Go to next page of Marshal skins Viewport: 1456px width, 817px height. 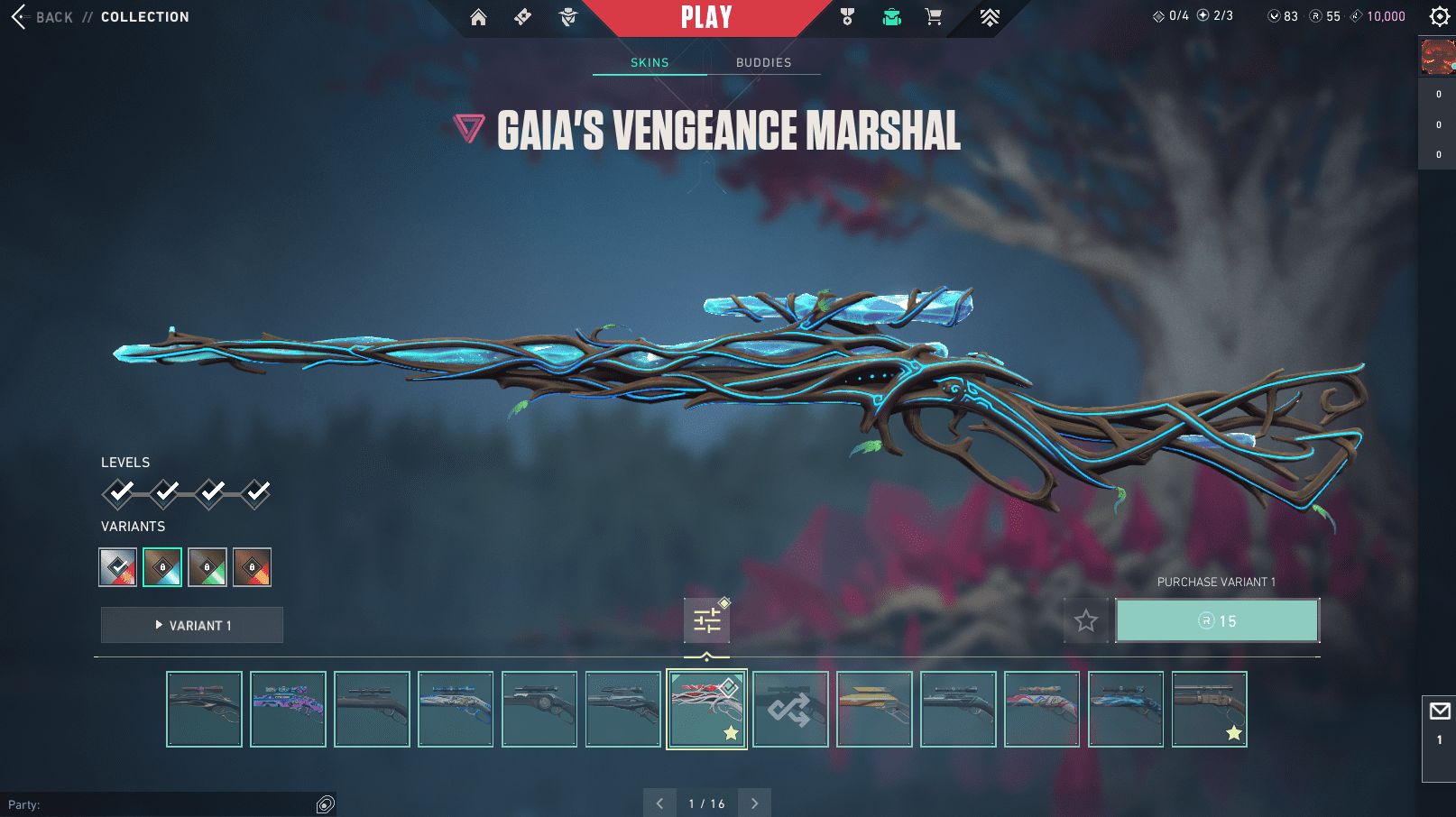754,803
